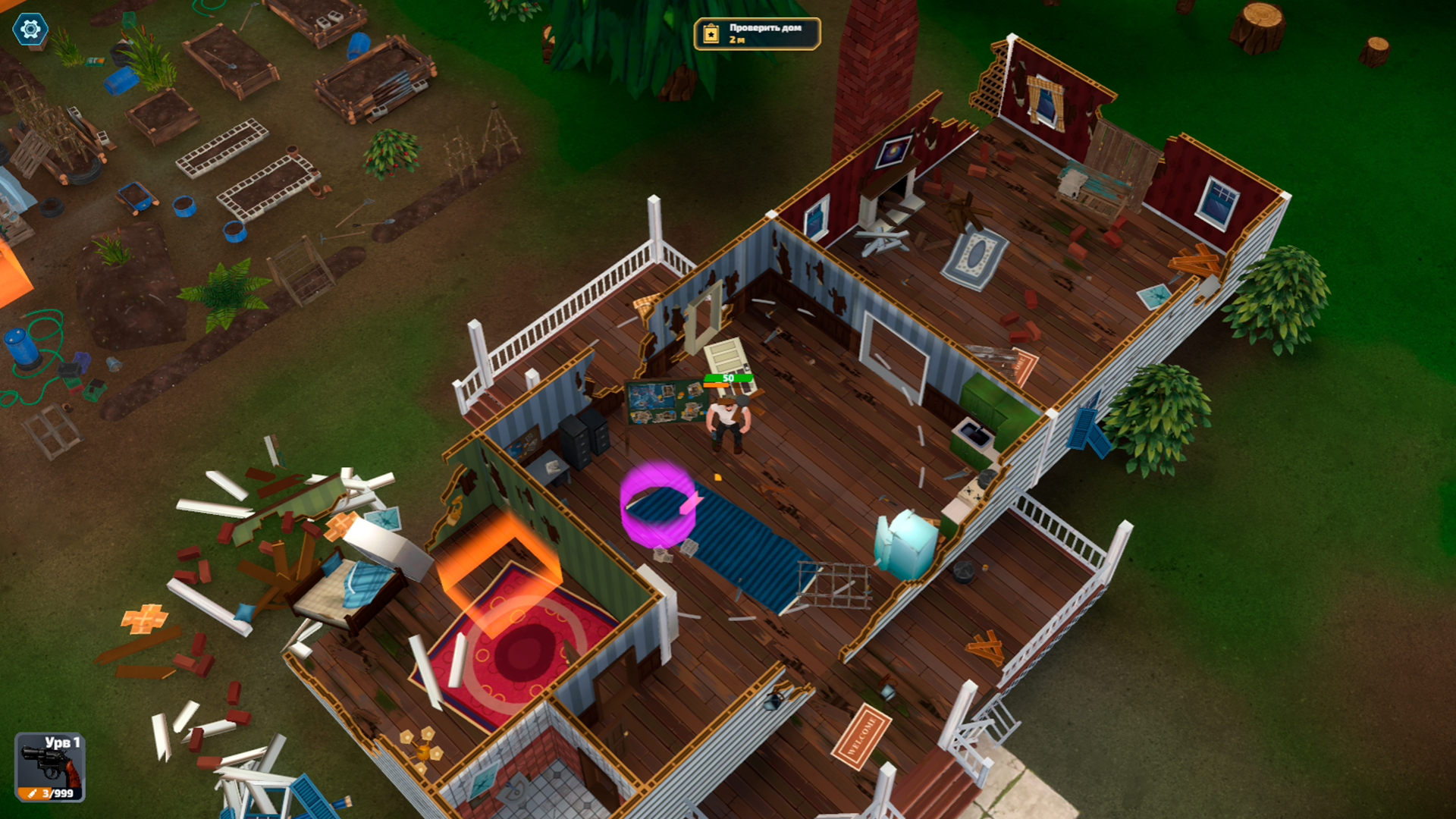Click the WELCOME doormat at the entrance

pyautogui.click(x=861, y=736)
